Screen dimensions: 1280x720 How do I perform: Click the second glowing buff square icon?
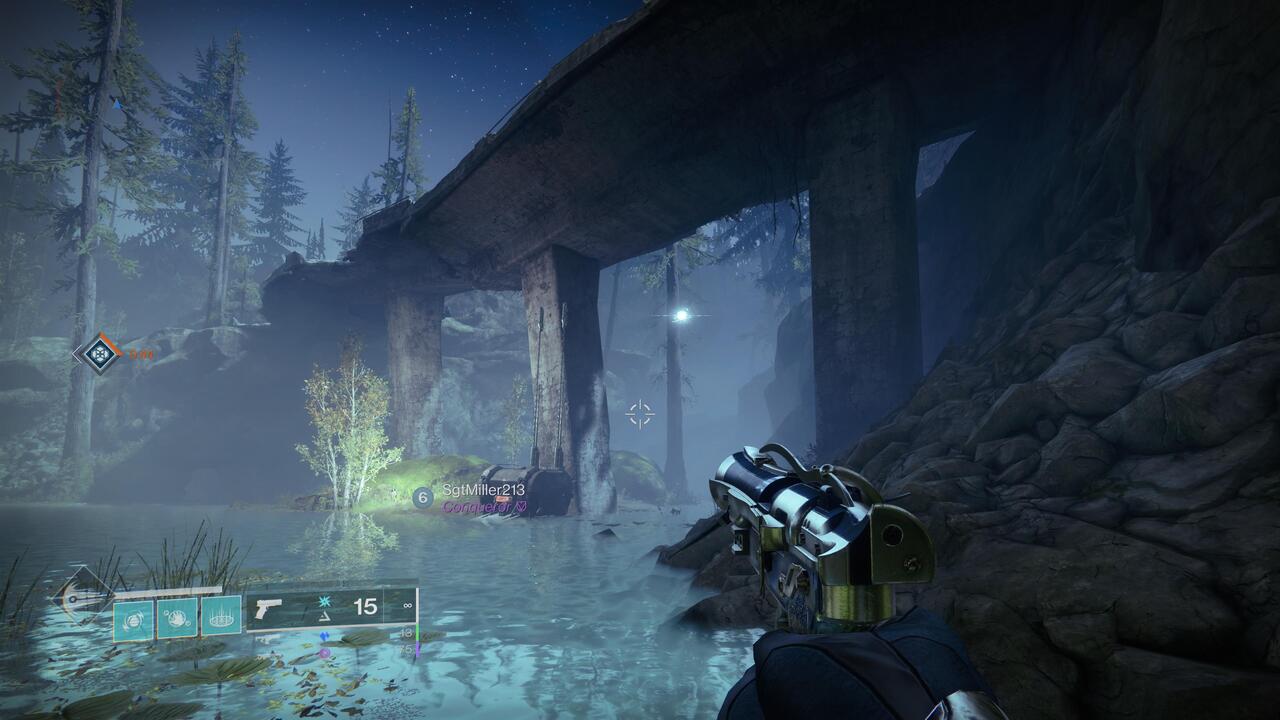coord(177,616)
